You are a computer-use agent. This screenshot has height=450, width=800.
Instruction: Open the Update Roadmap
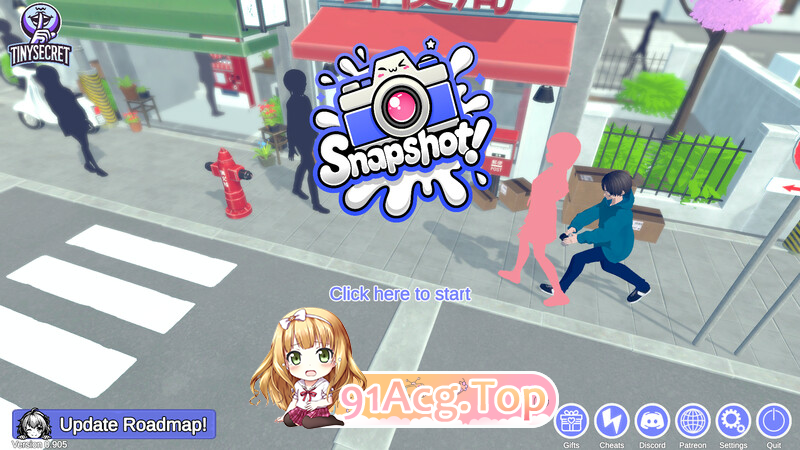point(116,424)
